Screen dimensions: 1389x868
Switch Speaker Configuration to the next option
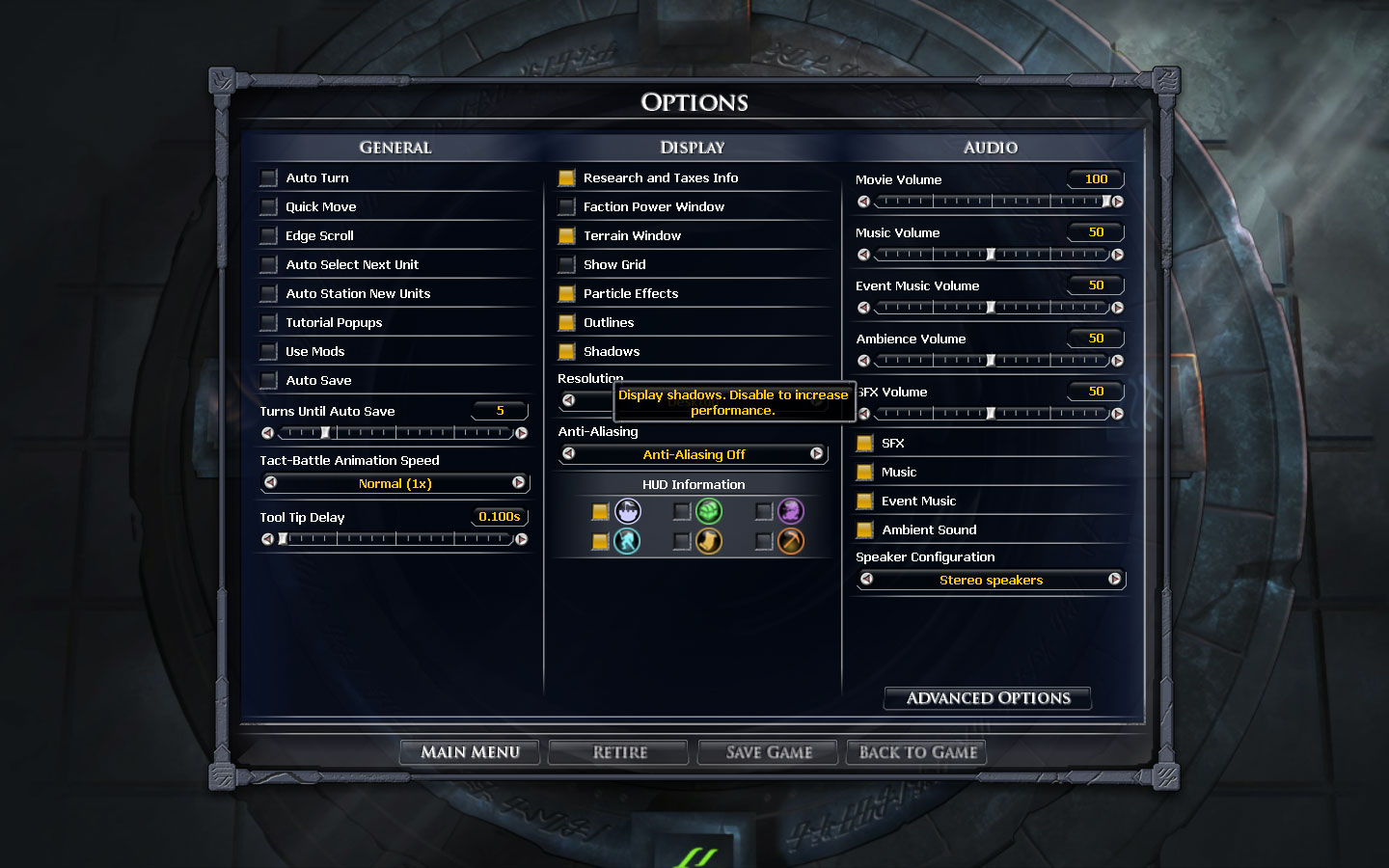[x=1114, y=580]
